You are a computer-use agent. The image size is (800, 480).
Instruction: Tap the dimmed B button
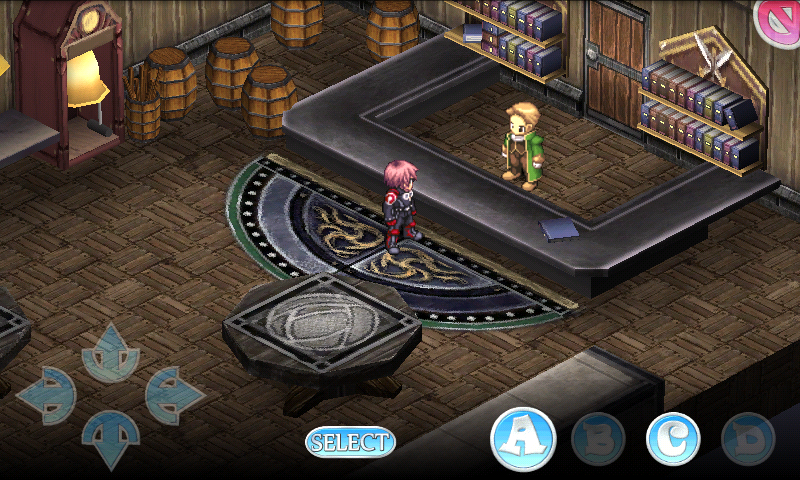[598, 439]
